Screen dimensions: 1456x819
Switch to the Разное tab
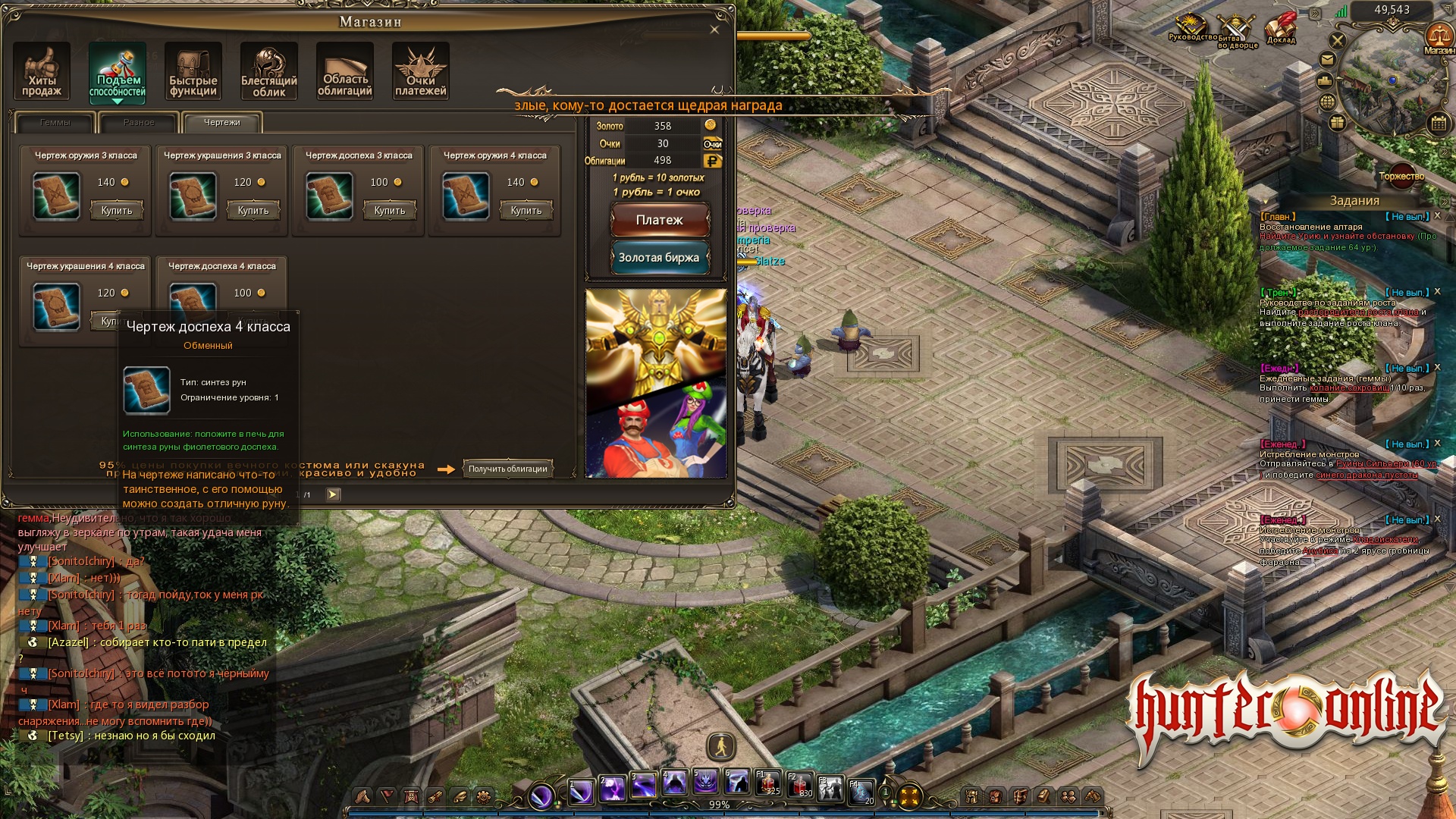(139, 122)
